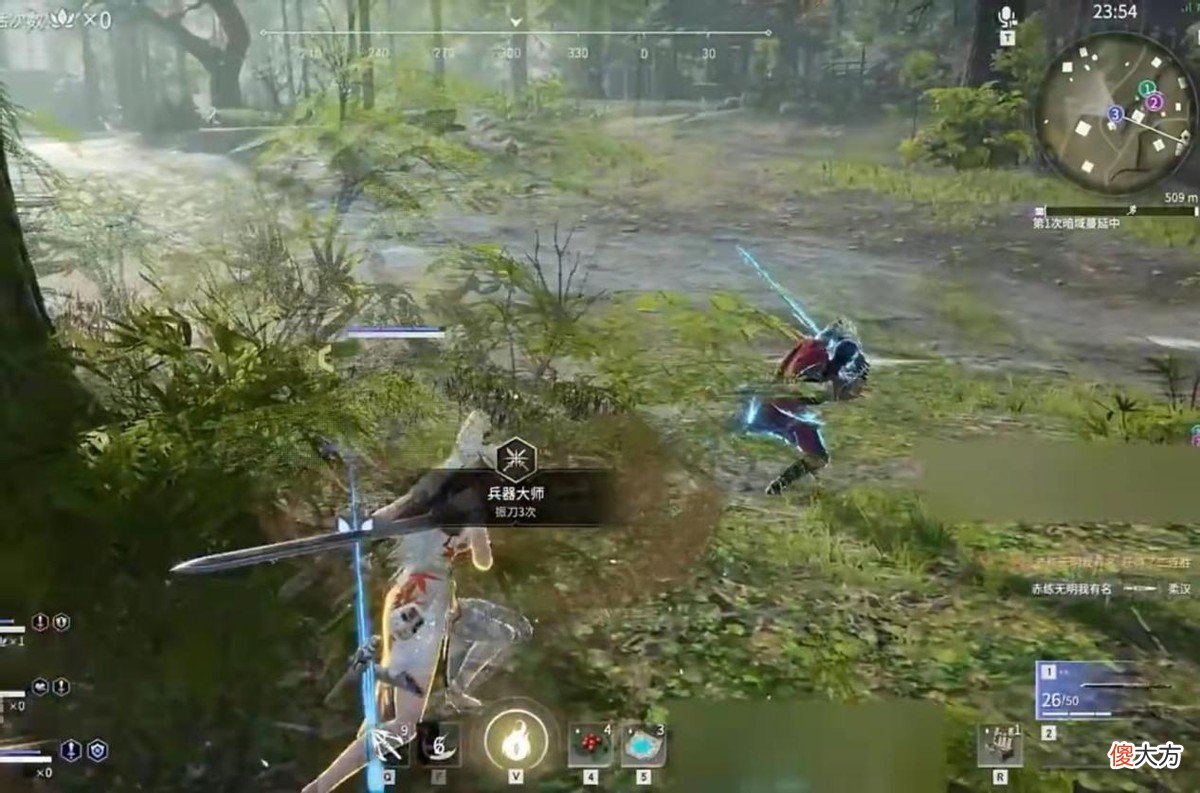Activate the glowing flame ultimate ability
Screen dimensions: 1200x793
pos(515,742)
